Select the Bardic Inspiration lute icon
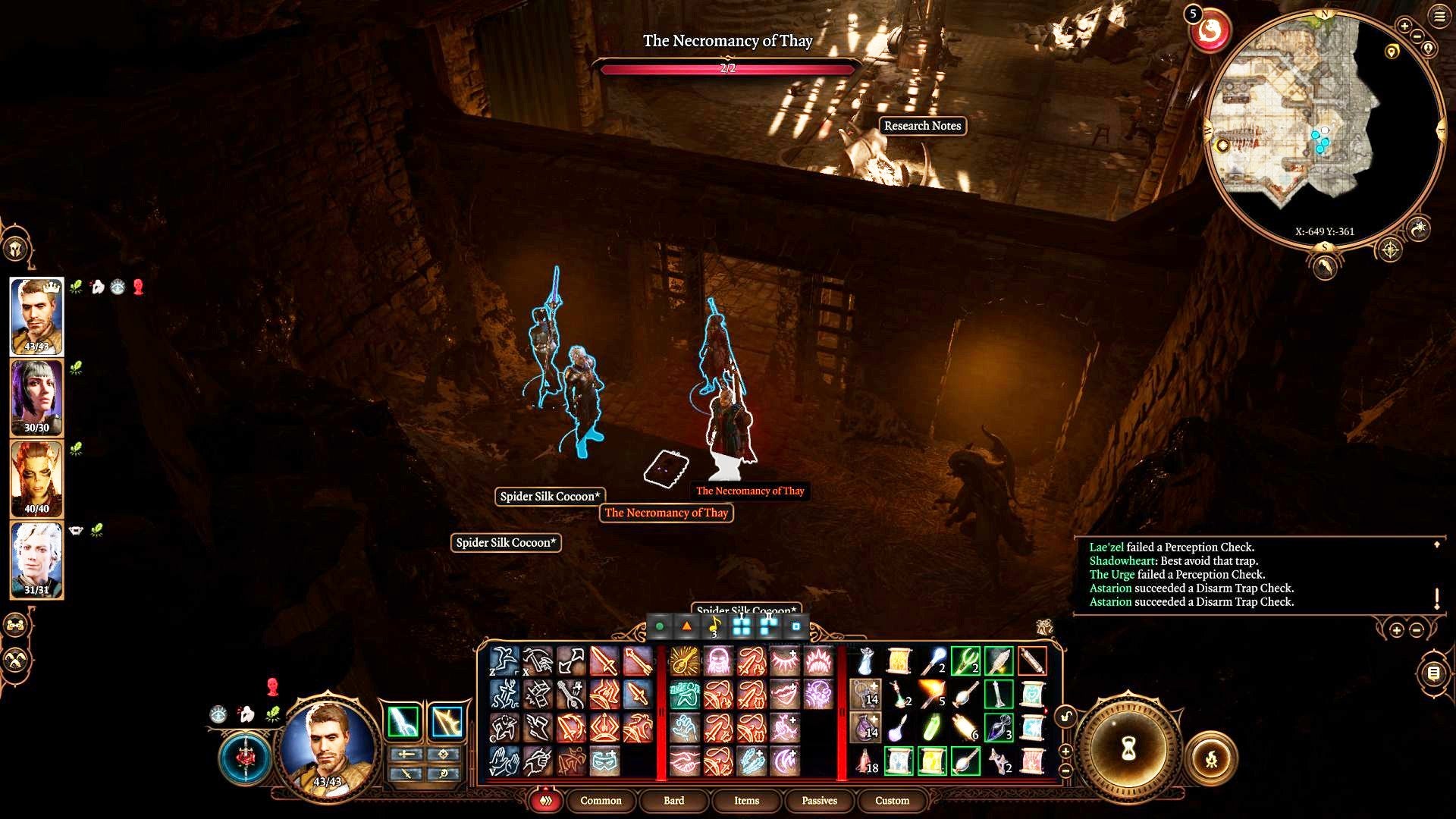This screenshot has height=819, width=1456. click(683, 661)
